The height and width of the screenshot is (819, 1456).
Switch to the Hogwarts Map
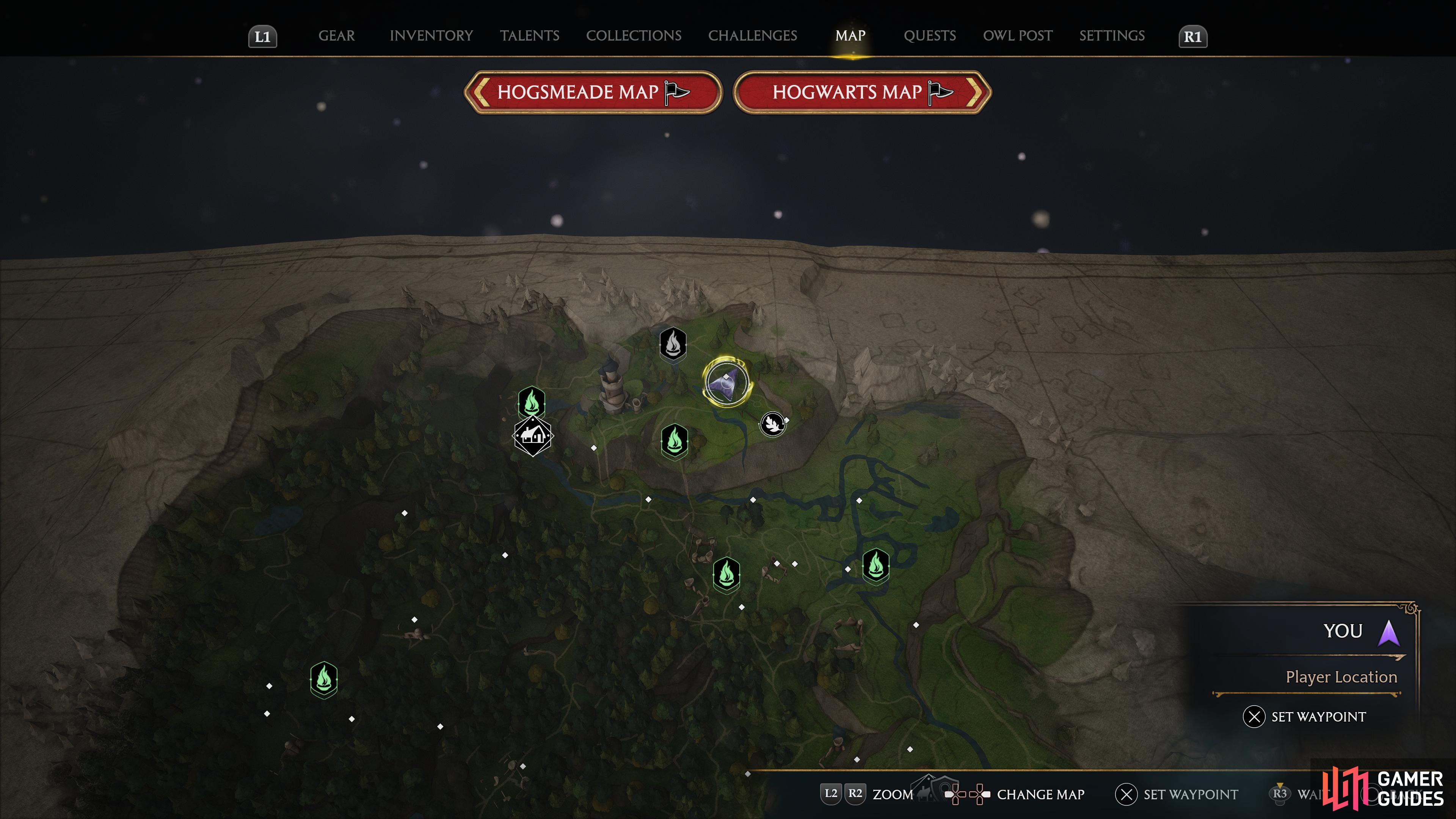862,92
